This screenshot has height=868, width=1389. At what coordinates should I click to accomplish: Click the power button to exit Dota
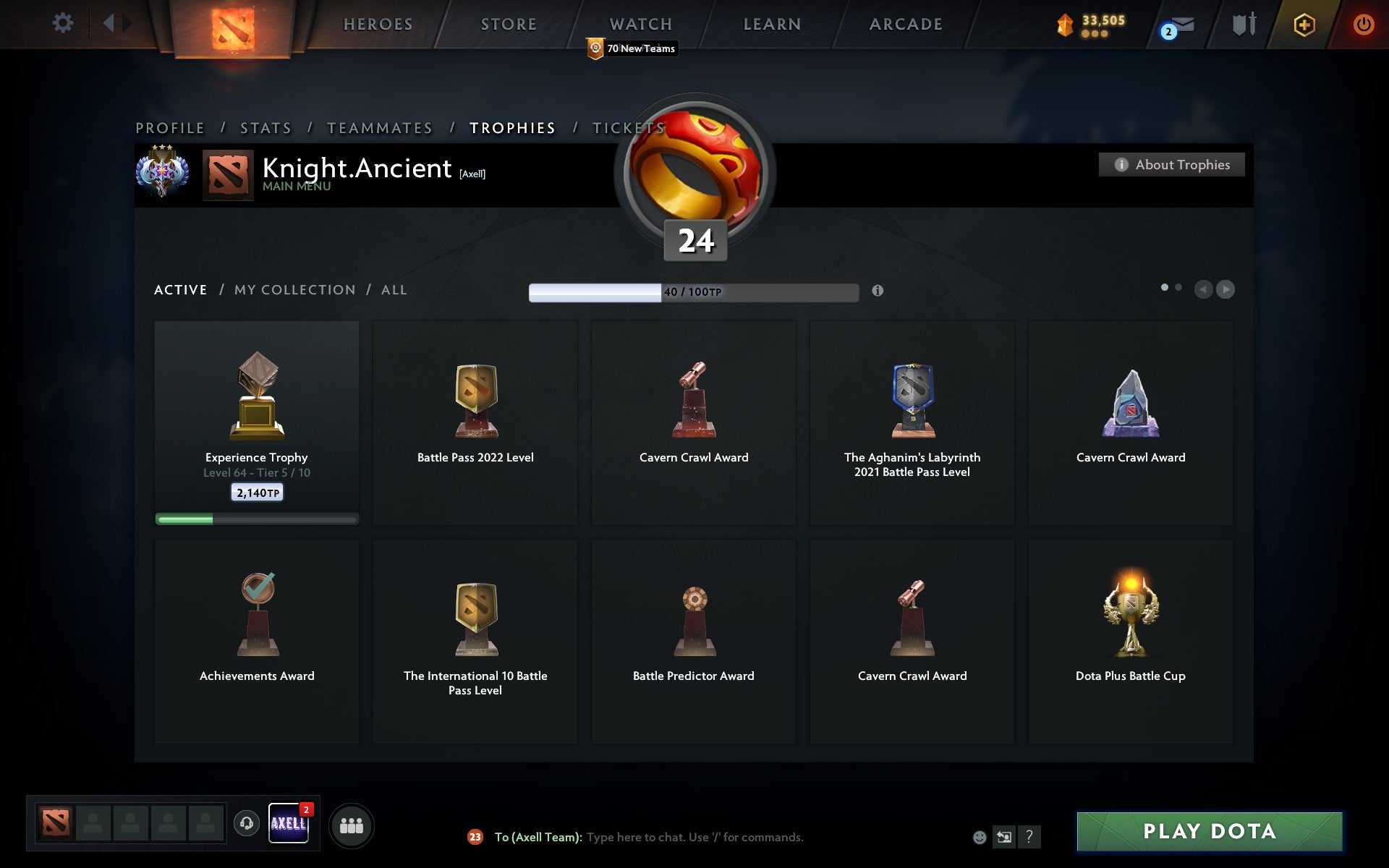[1364, 24]
